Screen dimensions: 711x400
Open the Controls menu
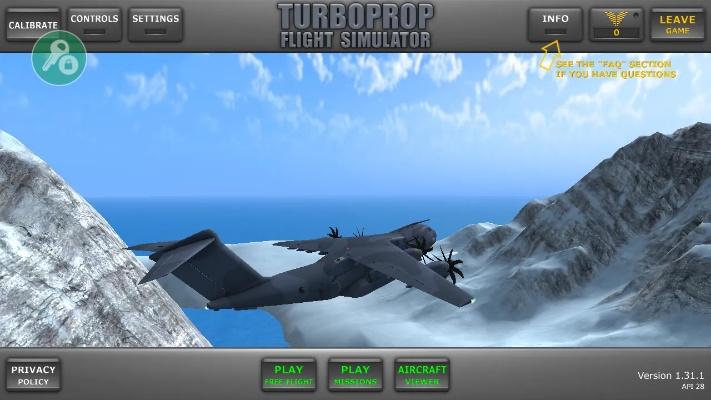pyautogui.click(x=95, y=23)
